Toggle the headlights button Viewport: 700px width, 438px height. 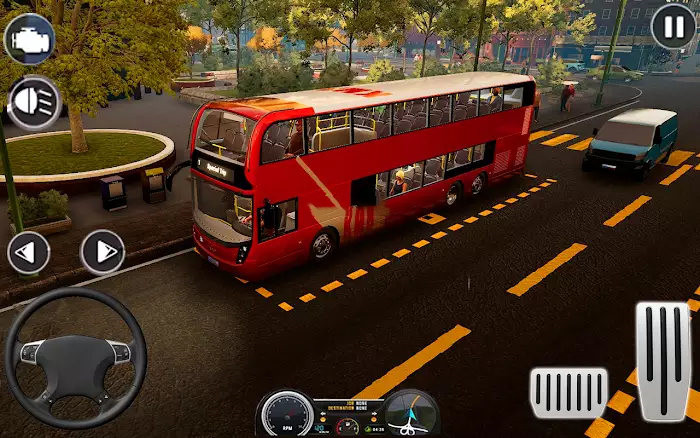[x=34, y=102]
